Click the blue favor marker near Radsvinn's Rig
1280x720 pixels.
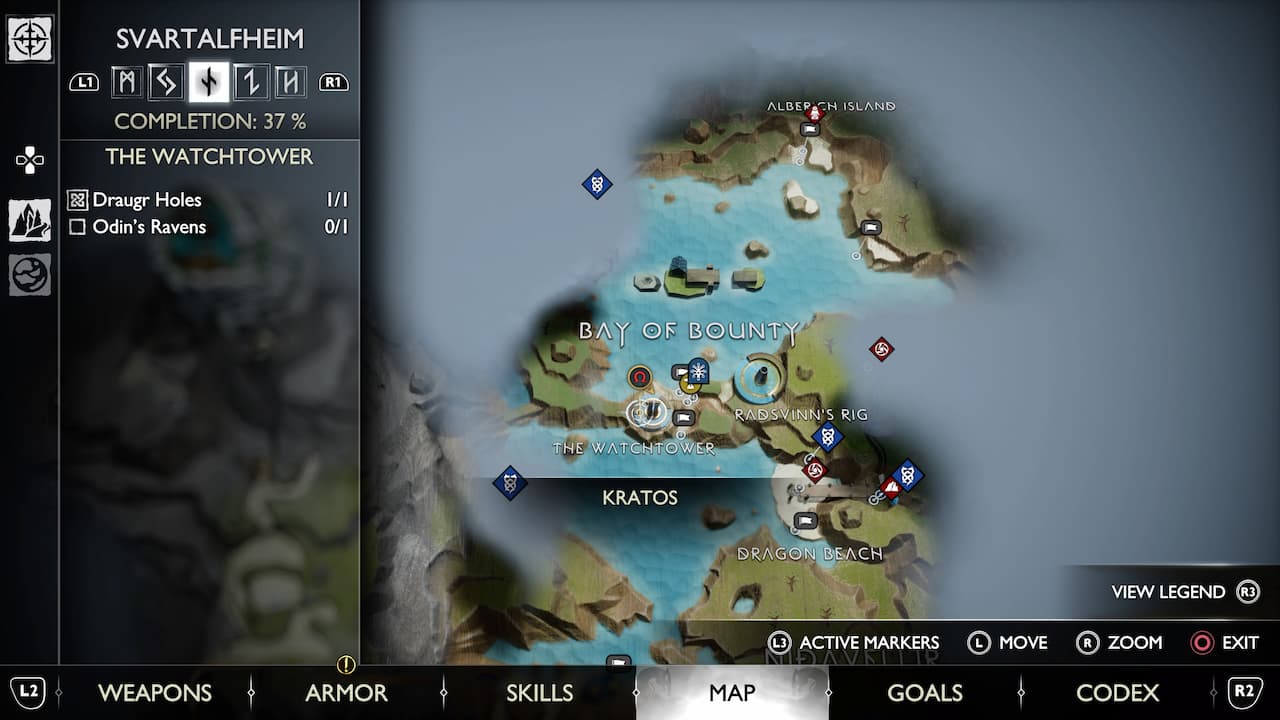pos(826,435)
